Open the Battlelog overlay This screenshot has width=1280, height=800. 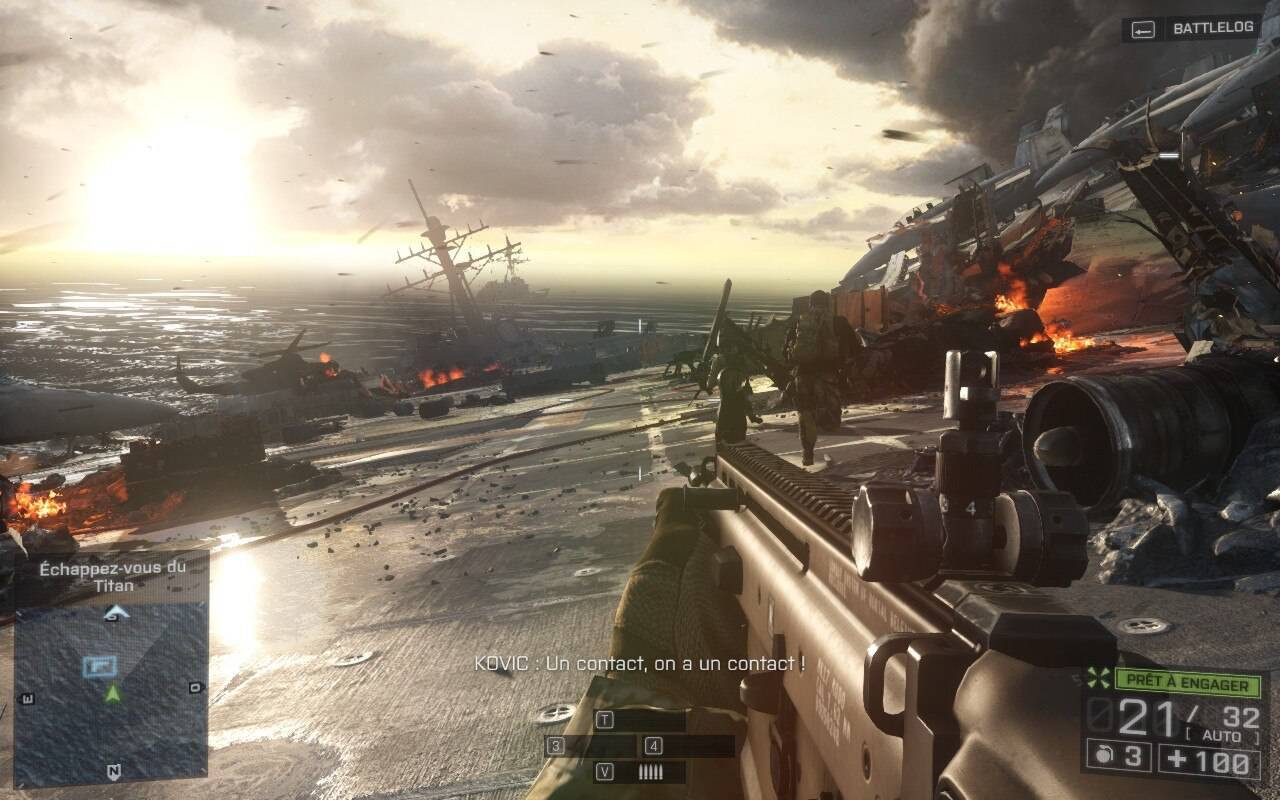coord(1192,29)
